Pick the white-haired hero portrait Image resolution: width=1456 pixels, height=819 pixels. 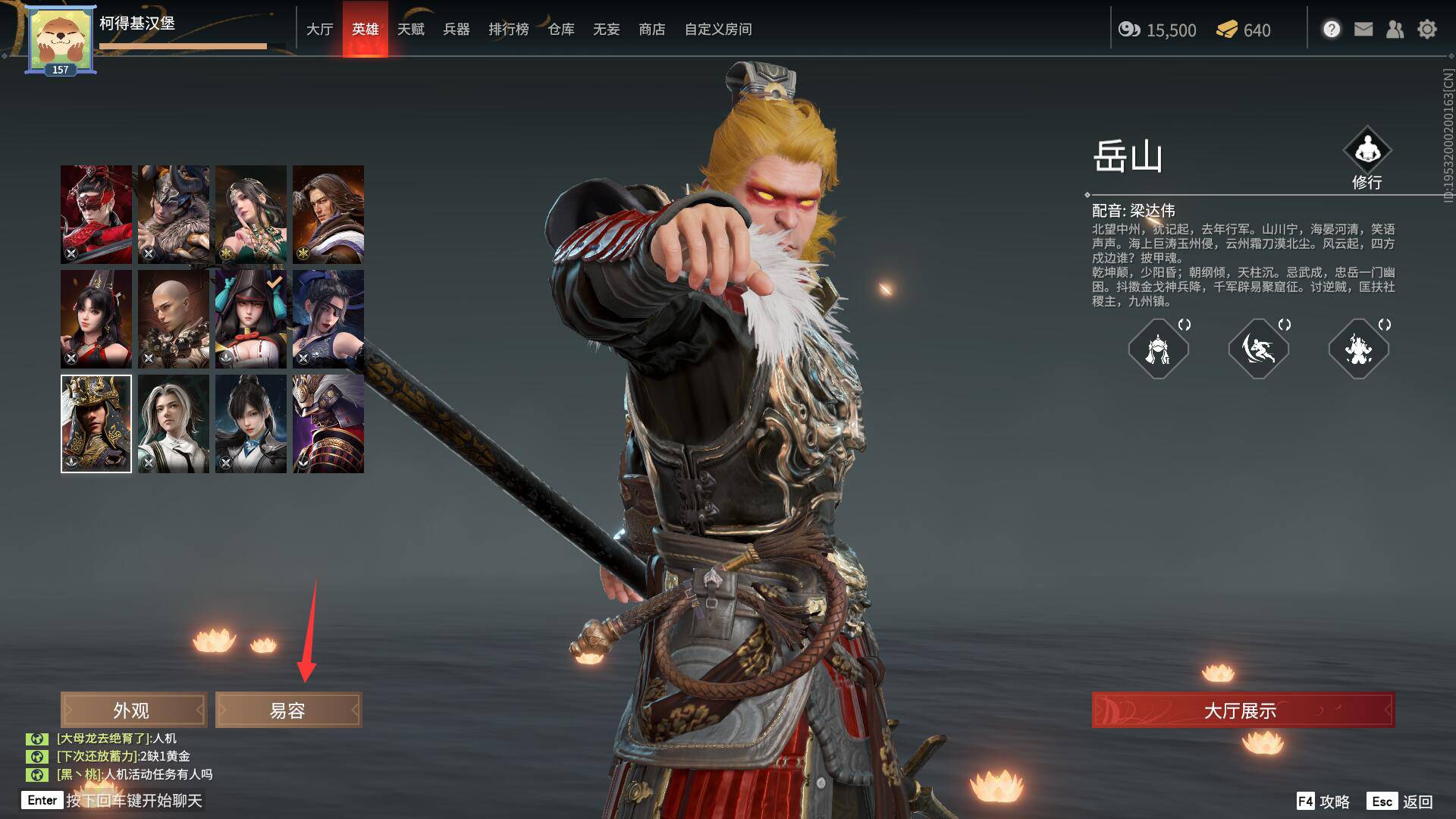pyautogui.click(x=174, y=424)
